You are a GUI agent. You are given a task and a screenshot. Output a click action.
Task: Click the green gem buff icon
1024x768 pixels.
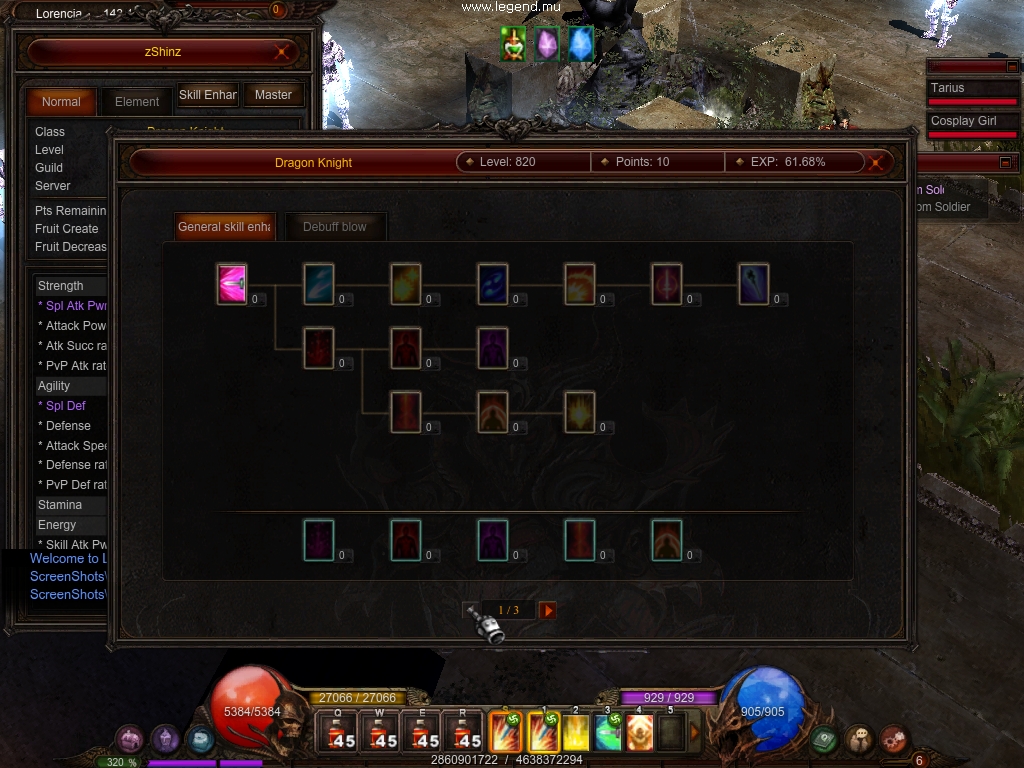pyautogui.click(x=514, y=44)
